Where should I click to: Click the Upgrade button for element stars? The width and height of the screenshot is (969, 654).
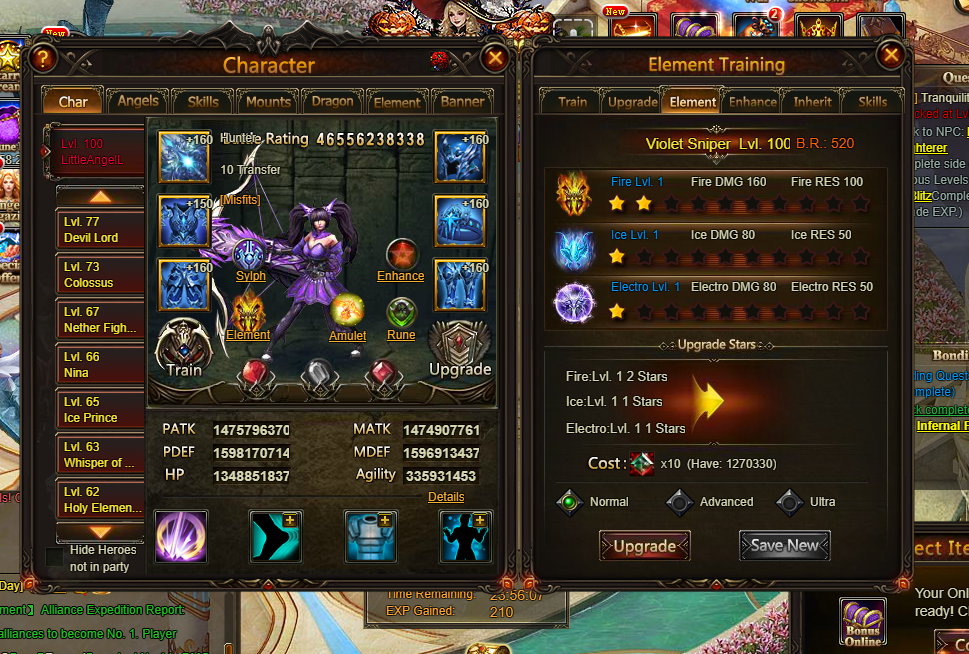point(644,546)
